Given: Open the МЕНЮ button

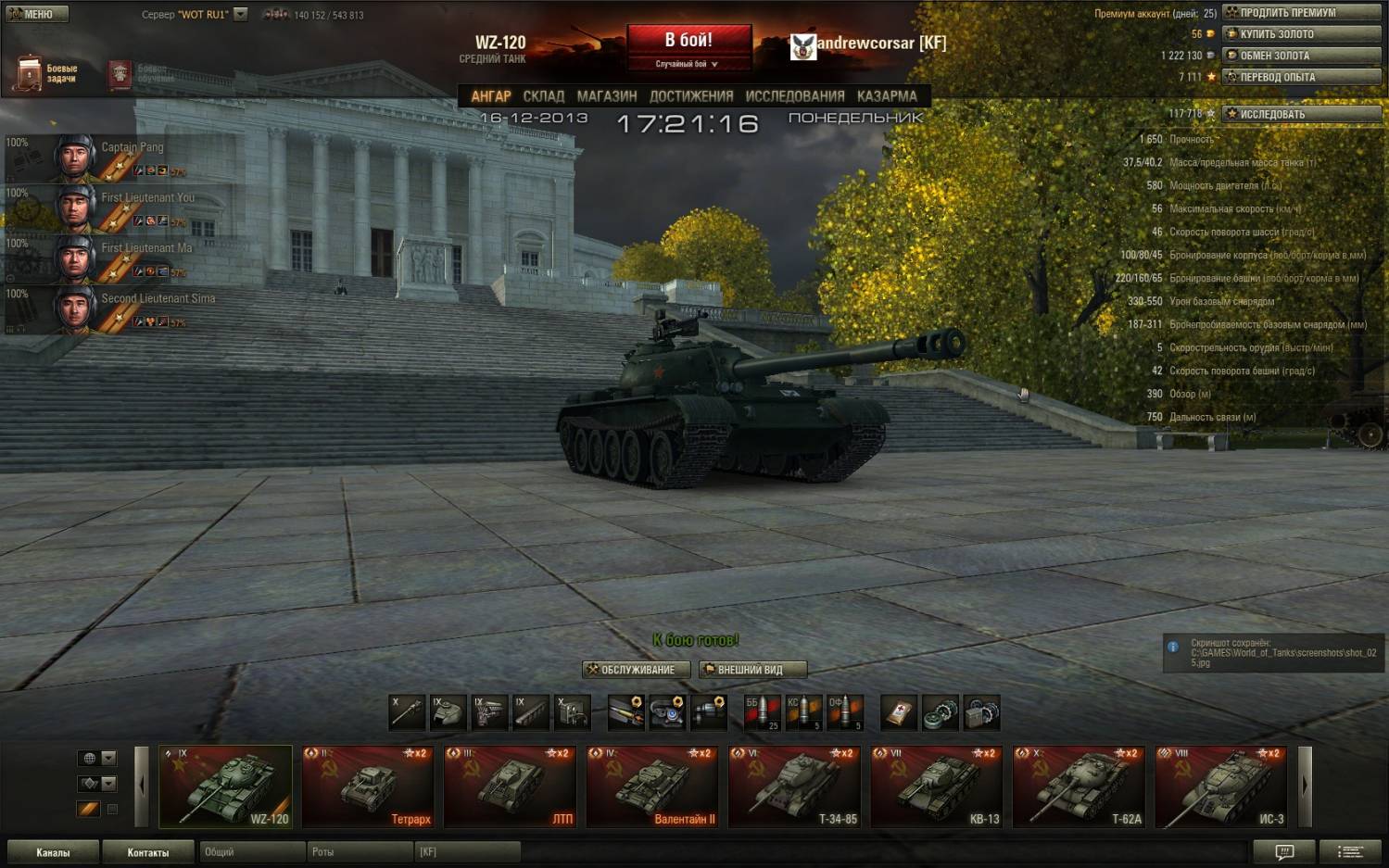Looking at the screenshot, I should [x=37, y=14].
